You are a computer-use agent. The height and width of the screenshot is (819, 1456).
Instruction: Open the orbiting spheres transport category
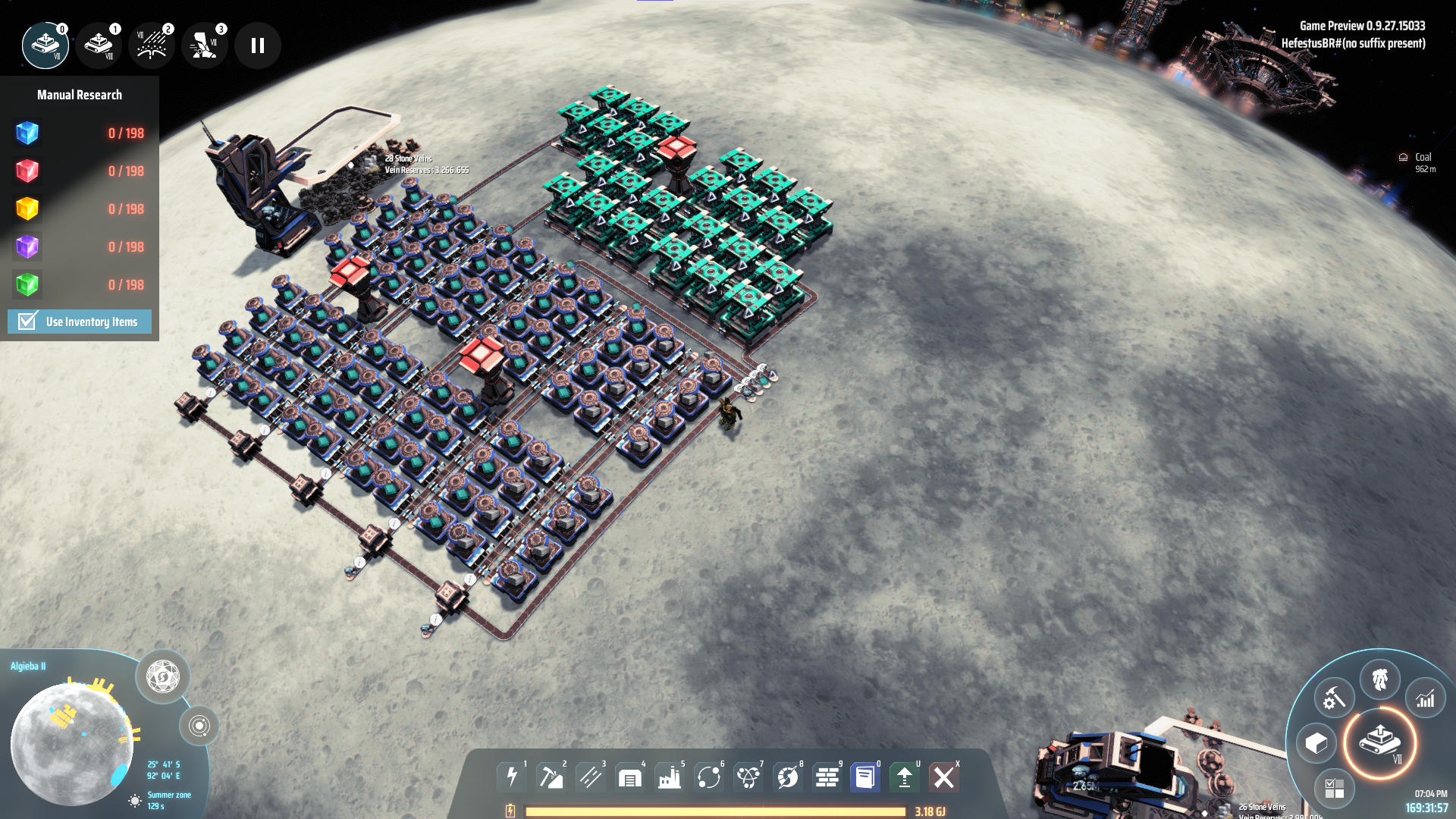[x=709, y=777]
